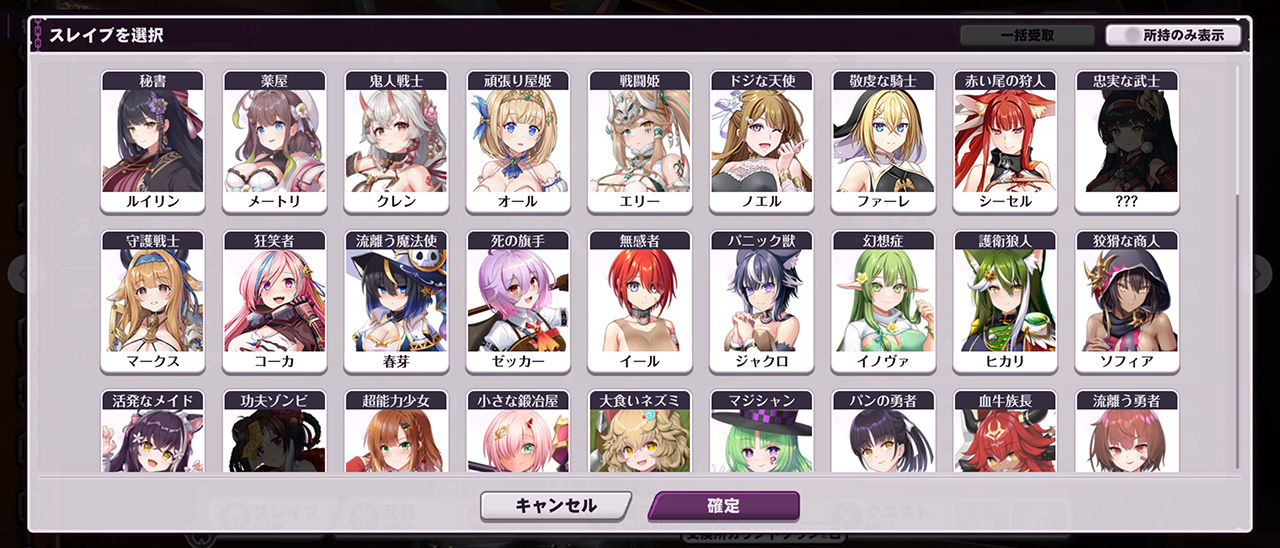Toggle the 所持のみ表示 filter

(x=1173, y=35)
